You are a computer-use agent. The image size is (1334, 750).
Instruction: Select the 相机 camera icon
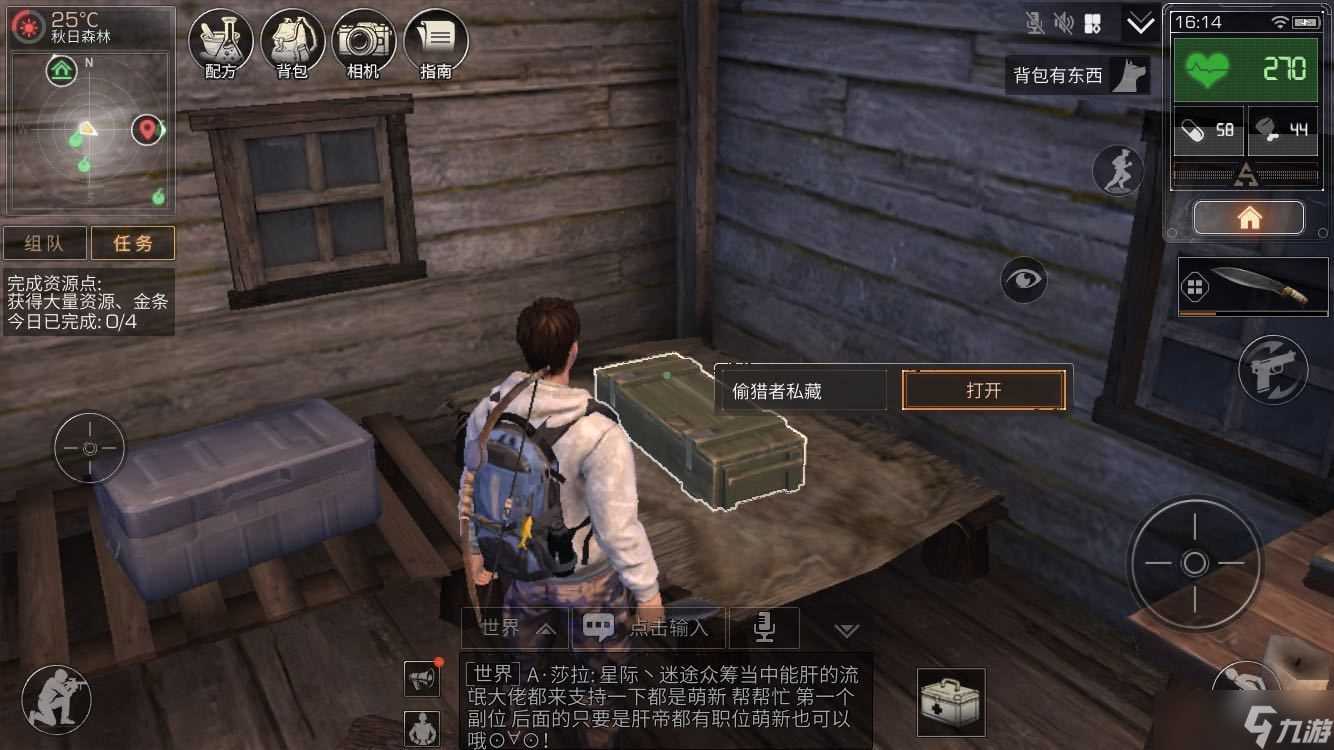point(364,40)
